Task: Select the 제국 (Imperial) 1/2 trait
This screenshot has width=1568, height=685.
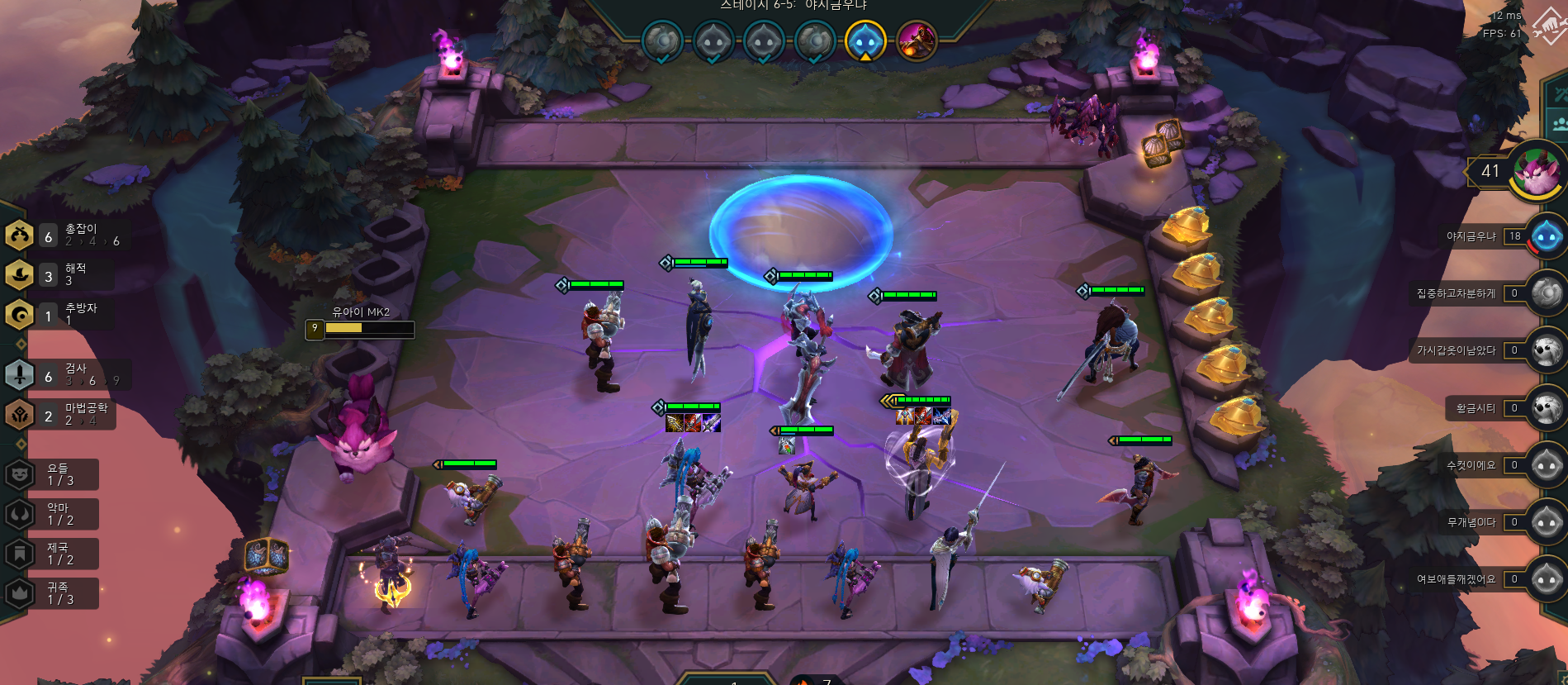Action: coord(58,554)
